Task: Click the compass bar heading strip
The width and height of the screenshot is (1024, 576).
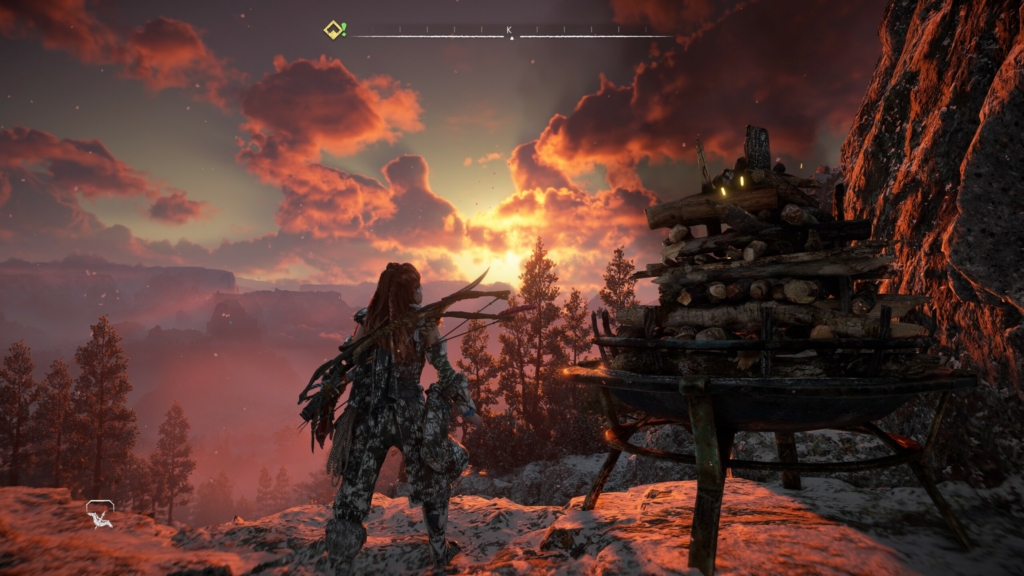Action: (510, 33)
